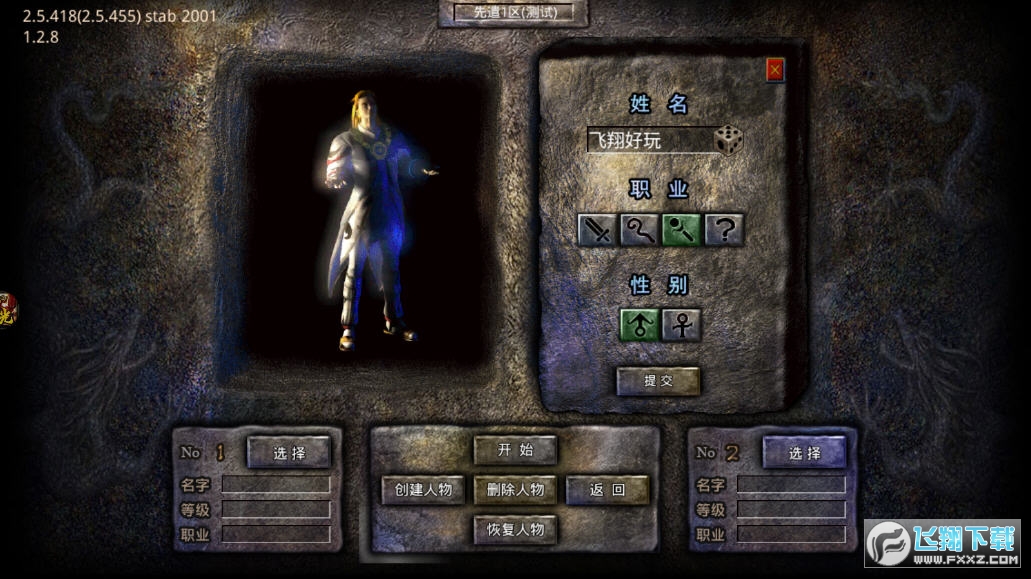This screenshot has width=1031, height=579.
Task: Choose the sword warrior class icon
Action: click(x=598, y=230)
